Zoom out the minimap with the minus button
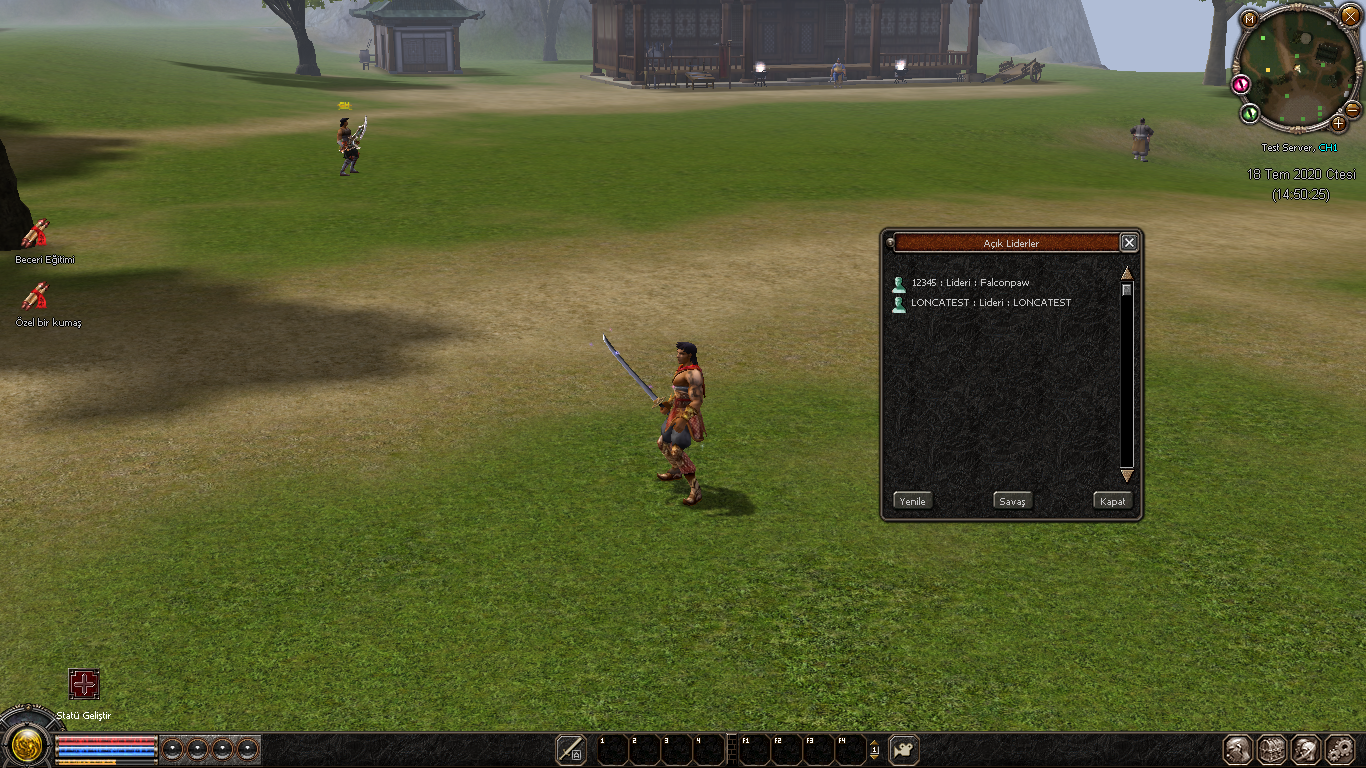 (x=1352, y=109)
